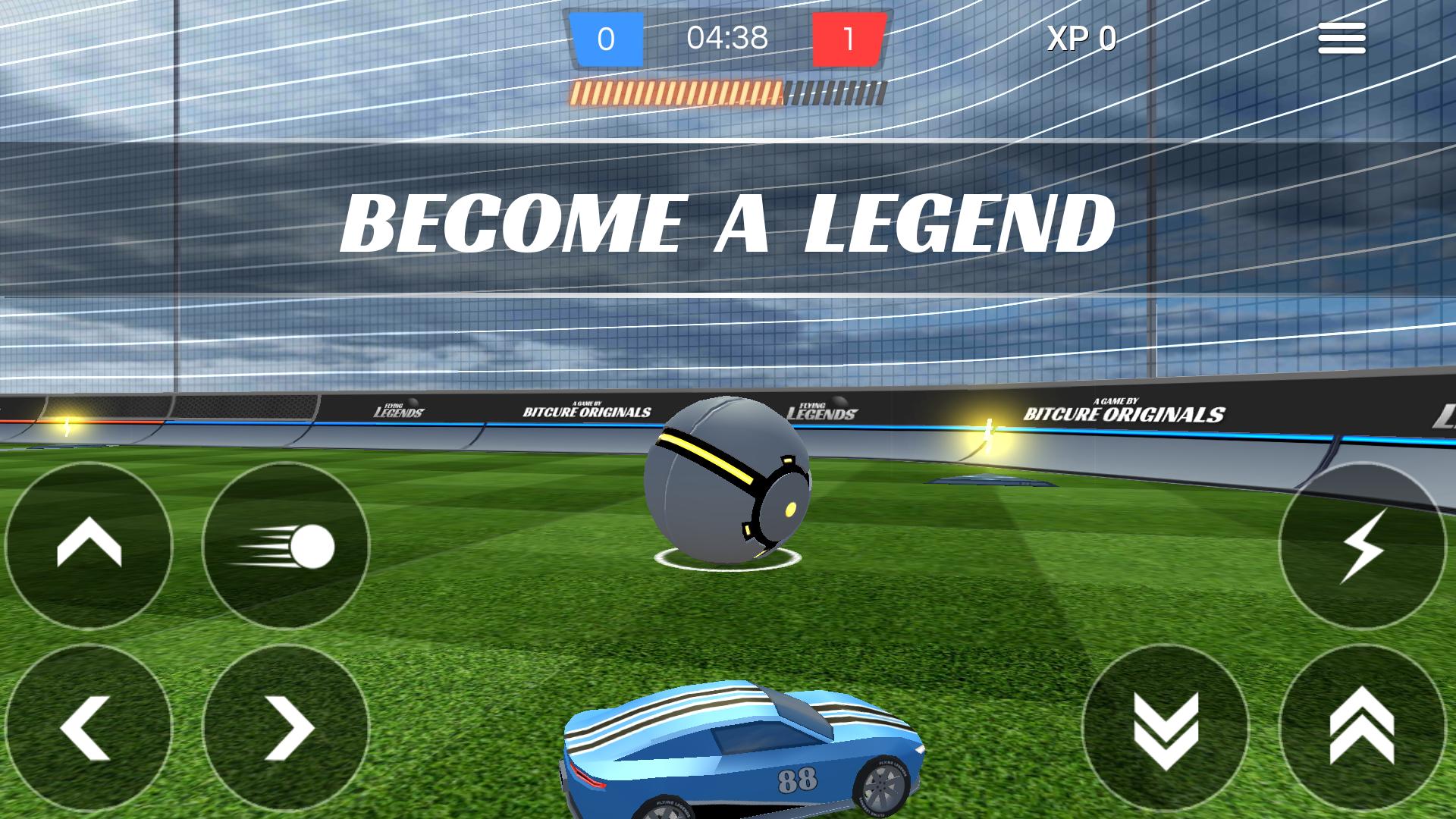1456x819 pixels.
Task: Select the XP 0 indicator
Action: point(1080,36)
